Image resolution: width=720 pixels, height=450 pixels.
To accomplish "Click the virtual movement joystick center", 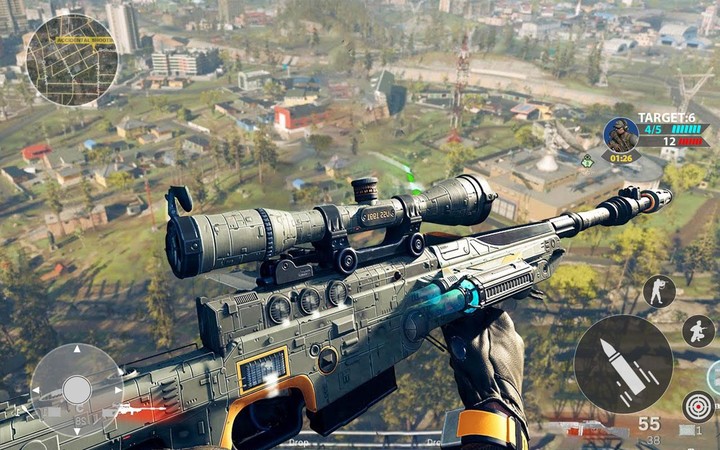I will [x=77, y=389].
